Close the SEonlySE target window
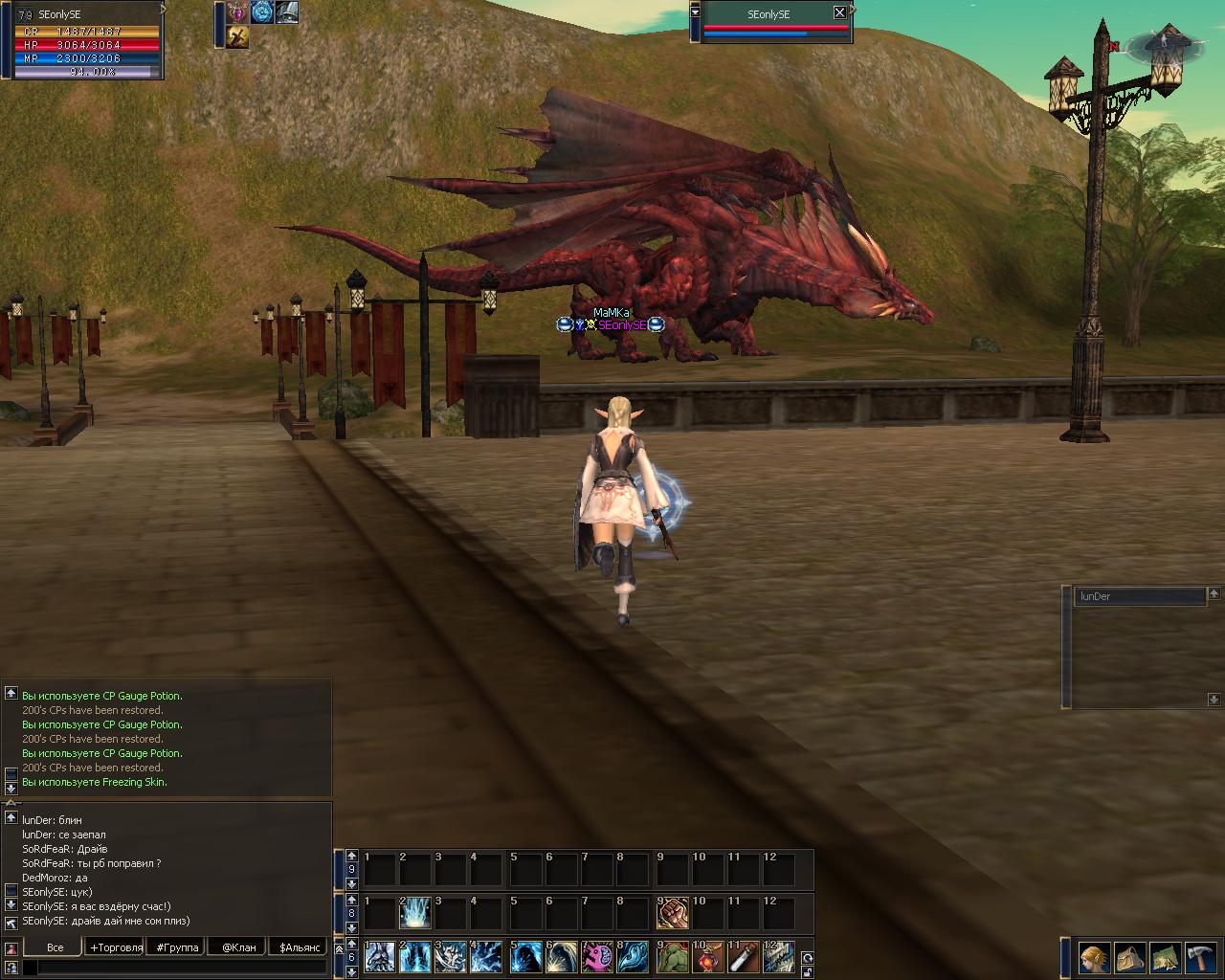 pos(839,13)
